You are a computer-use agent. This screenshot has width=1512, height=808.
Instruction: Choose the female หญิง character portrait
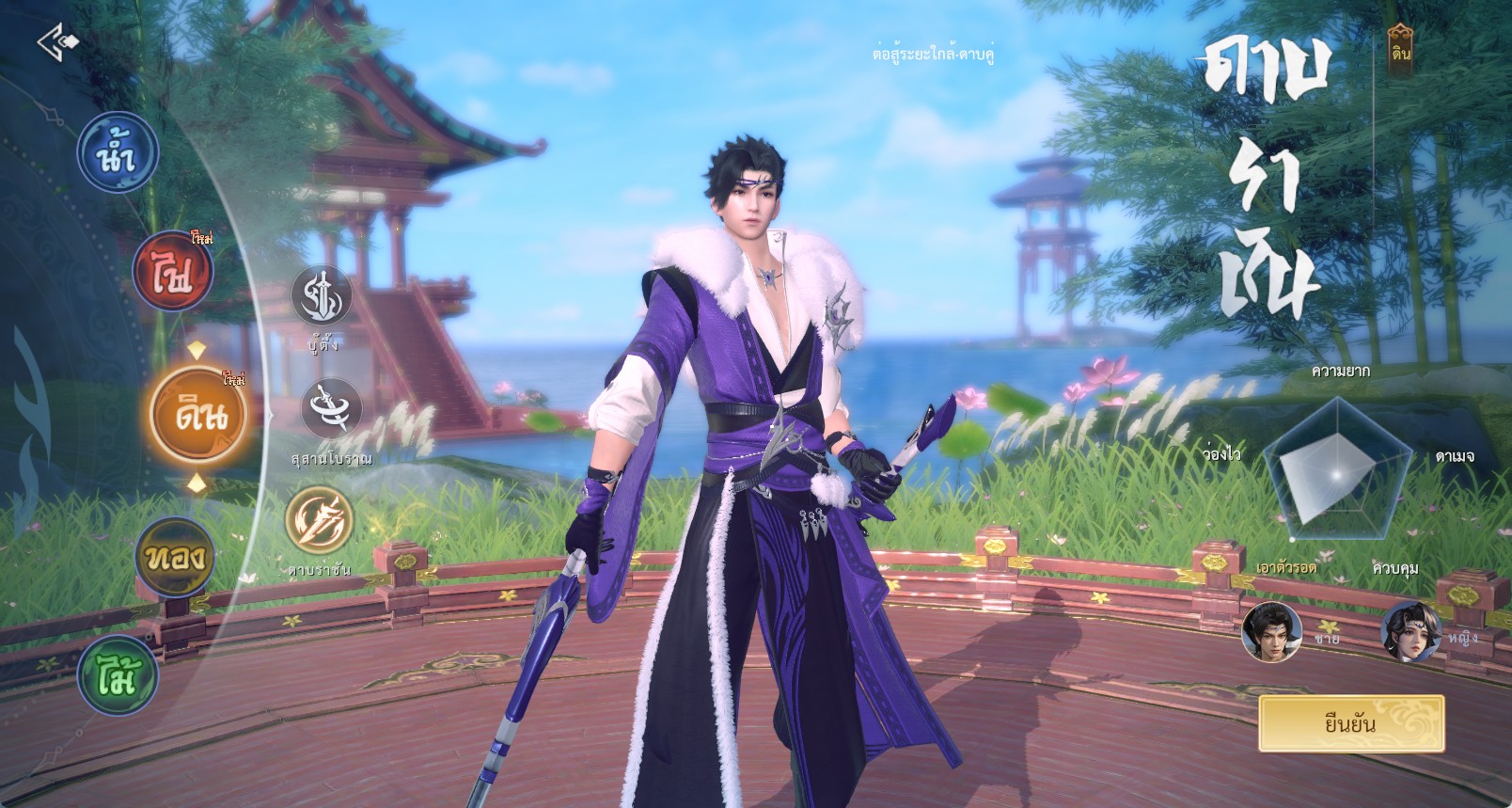[x=1410, y=632]
